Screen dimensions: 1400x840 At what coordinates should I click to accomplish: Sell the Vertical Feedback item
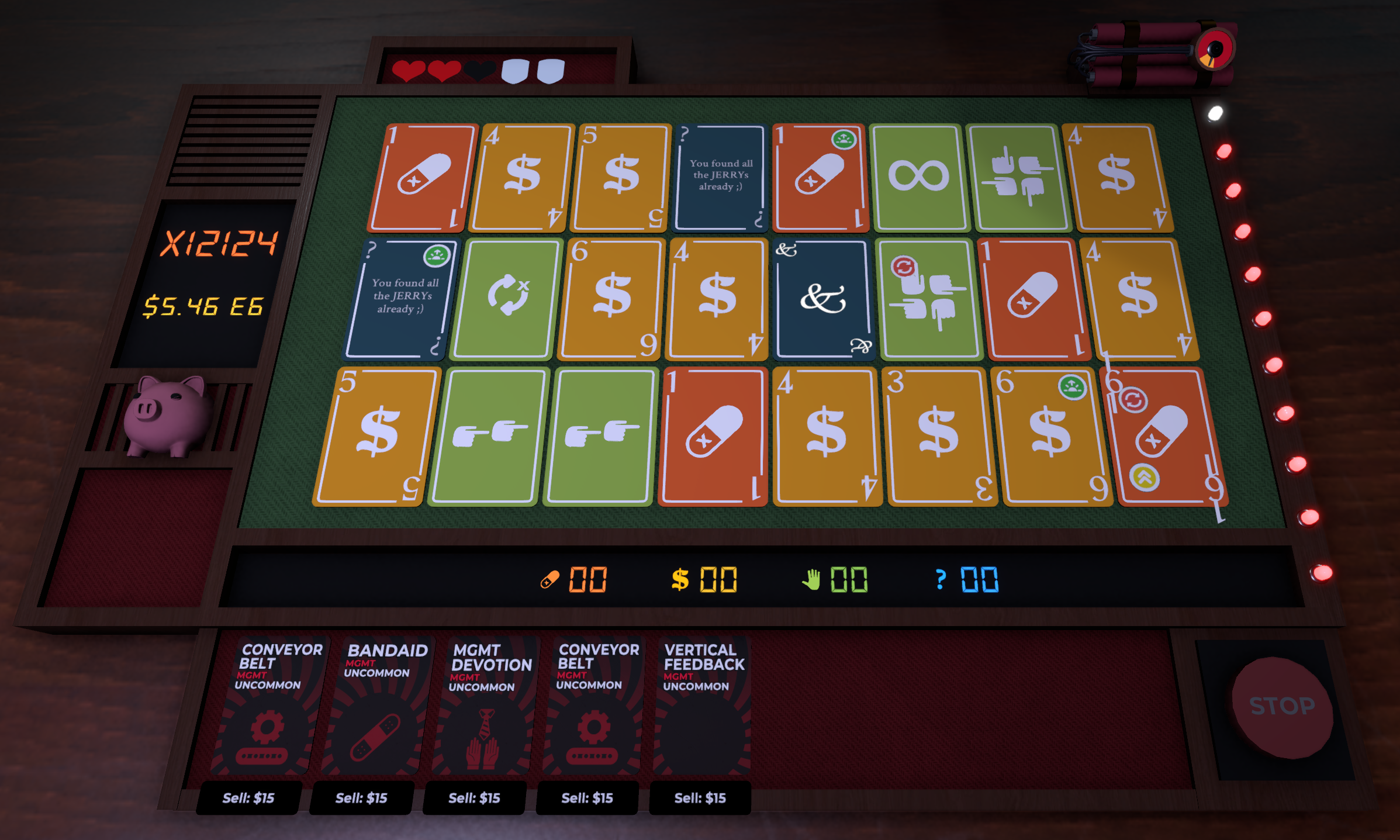pyautogui.click(x=699, y=797)
